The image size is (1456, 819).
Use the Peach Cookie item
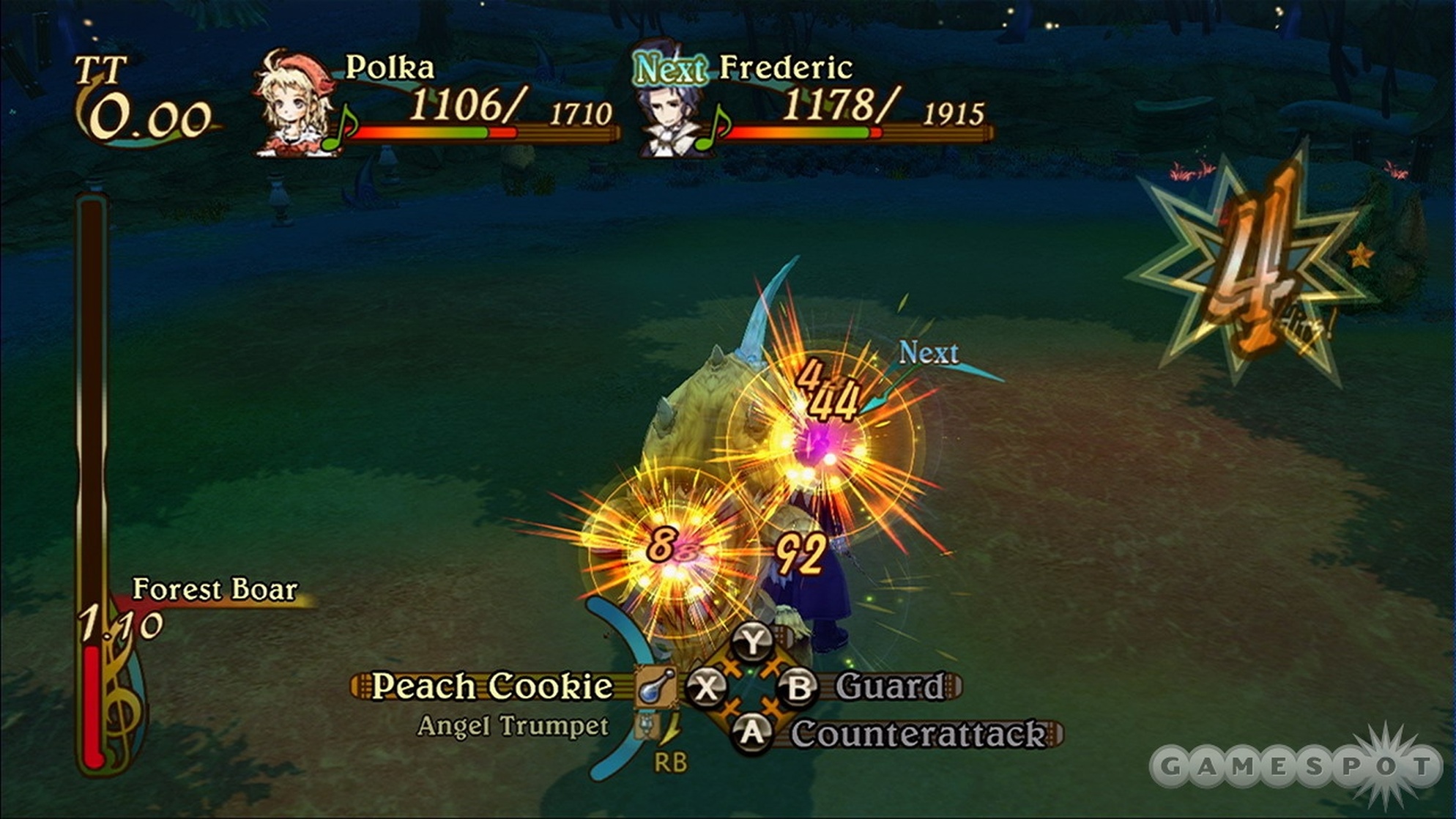pos(492,686)
